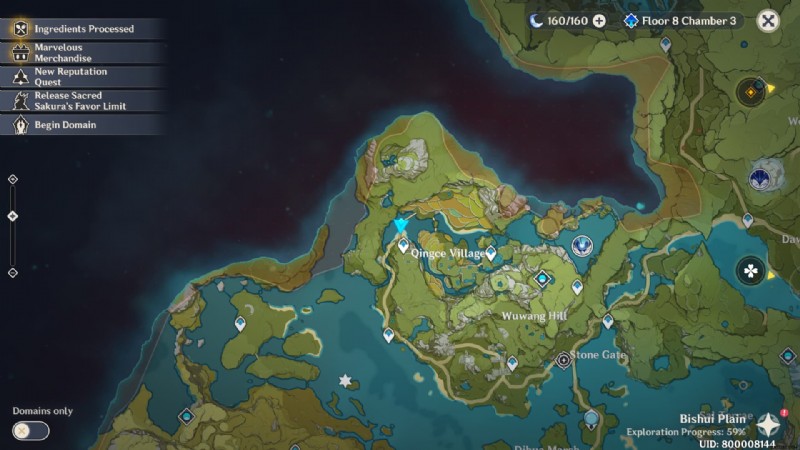
Task: Zoom in using the slider's top button
Action: 13,180
